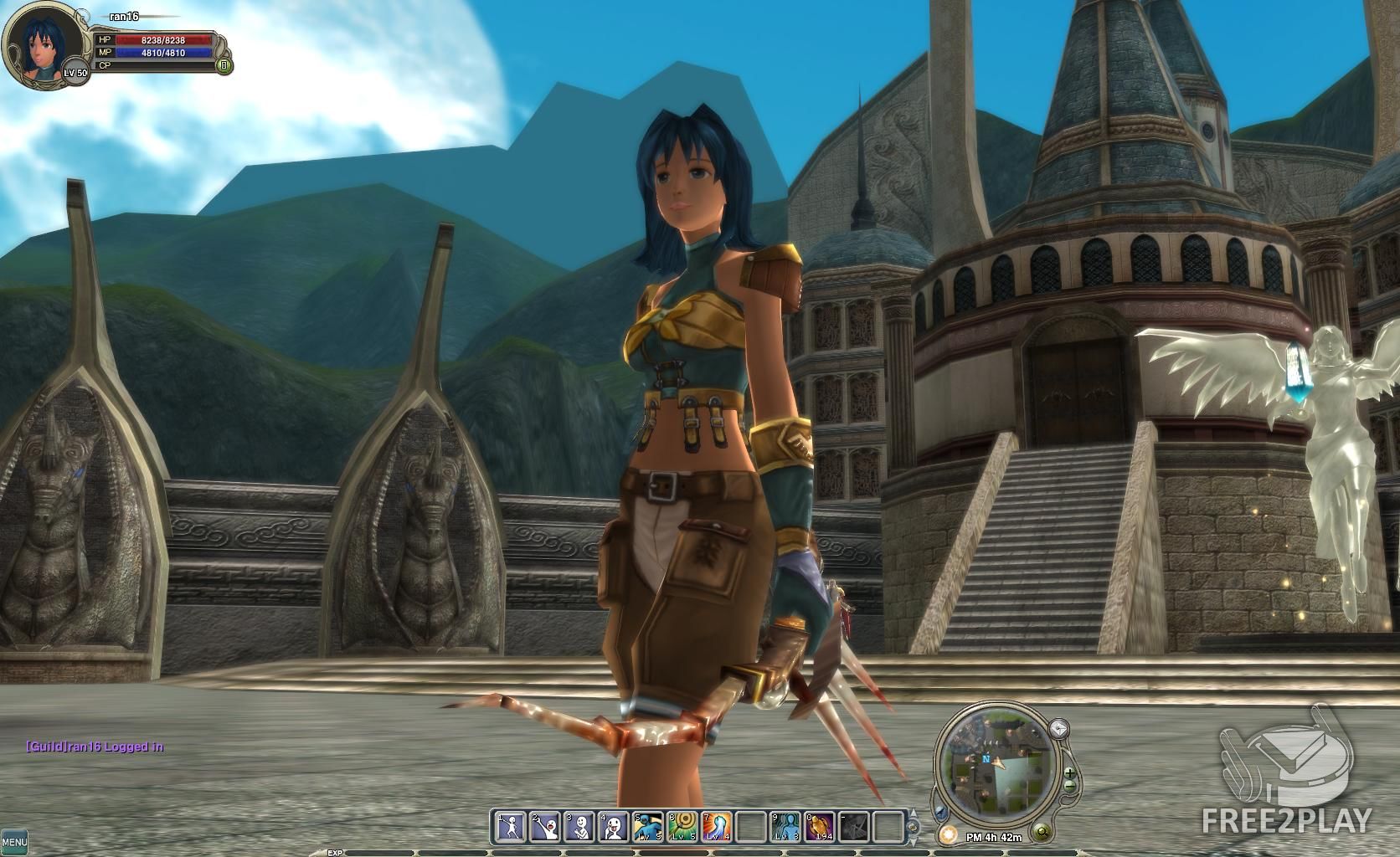The image size is (1400, 857).
Task: Zoom out the minimap with minus button
Action: [1069, 787]
